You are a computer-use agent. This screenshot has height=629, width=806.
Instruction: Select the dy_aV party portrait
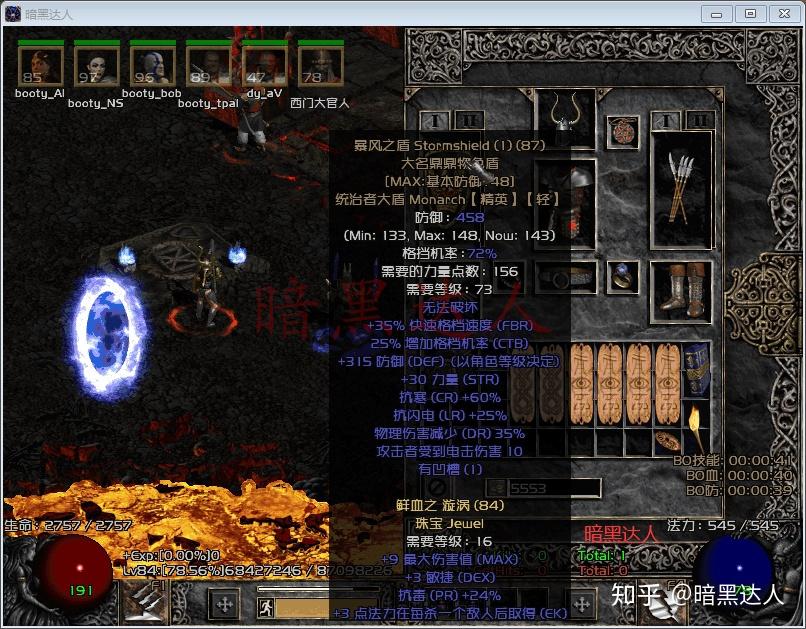pyautogui.click(x=265, y=66)
